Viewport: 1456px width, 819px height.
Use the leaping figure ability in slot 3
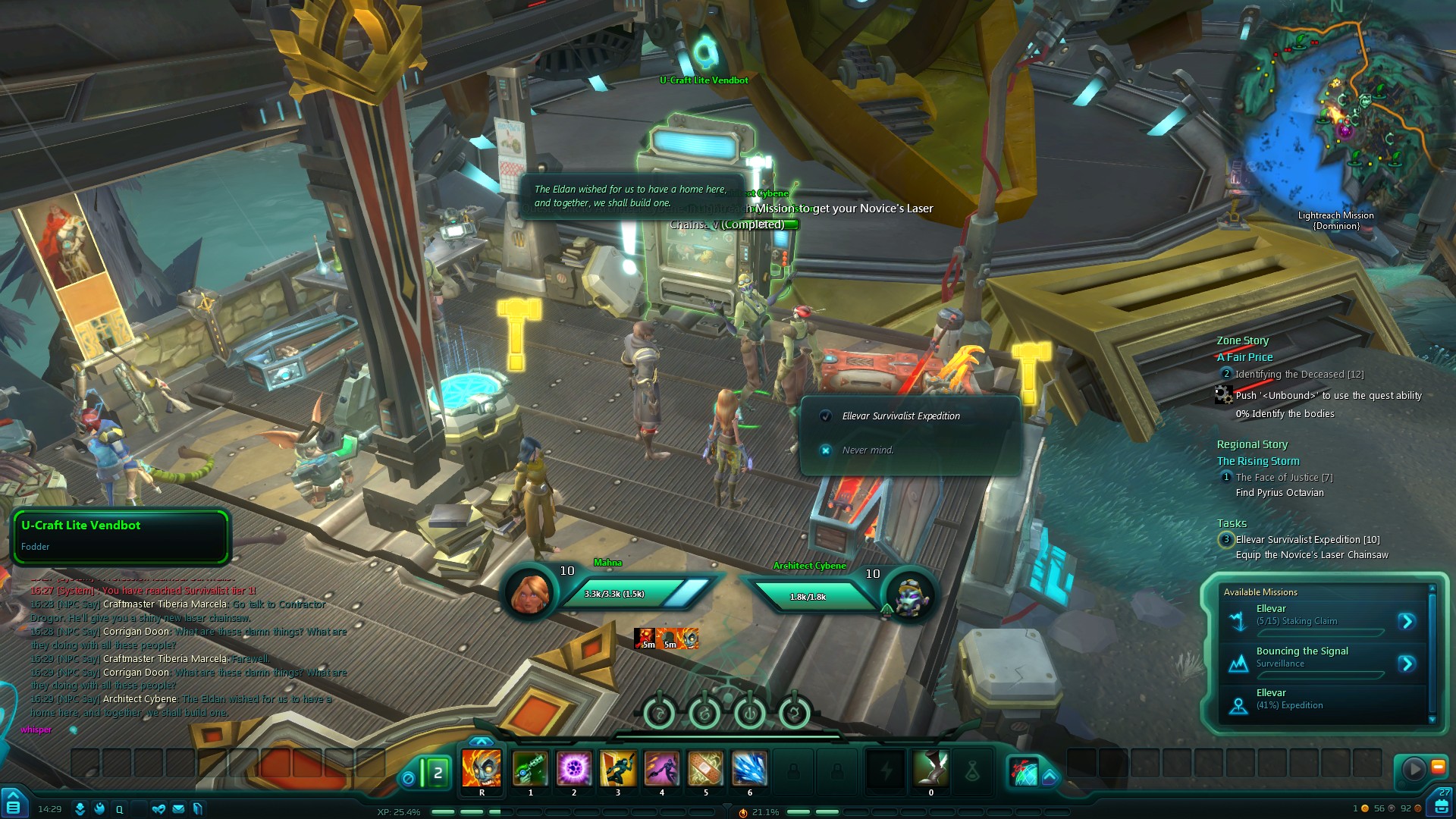pyautogui.click(x=618, y=769)
